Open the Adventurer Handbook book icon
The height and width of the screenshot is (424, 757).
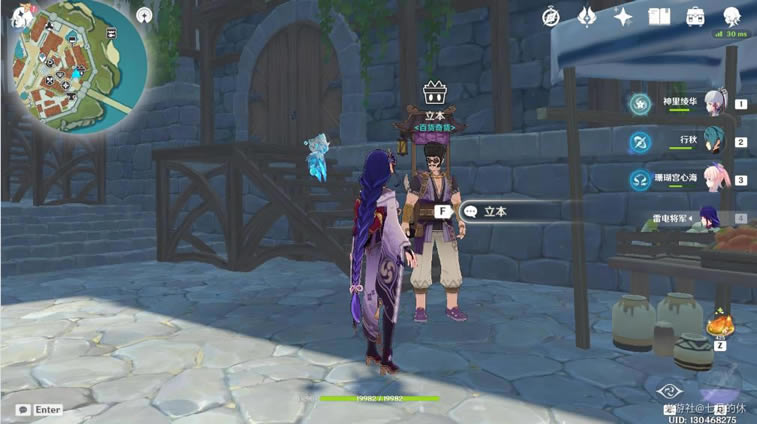click(x=658, y=16)
